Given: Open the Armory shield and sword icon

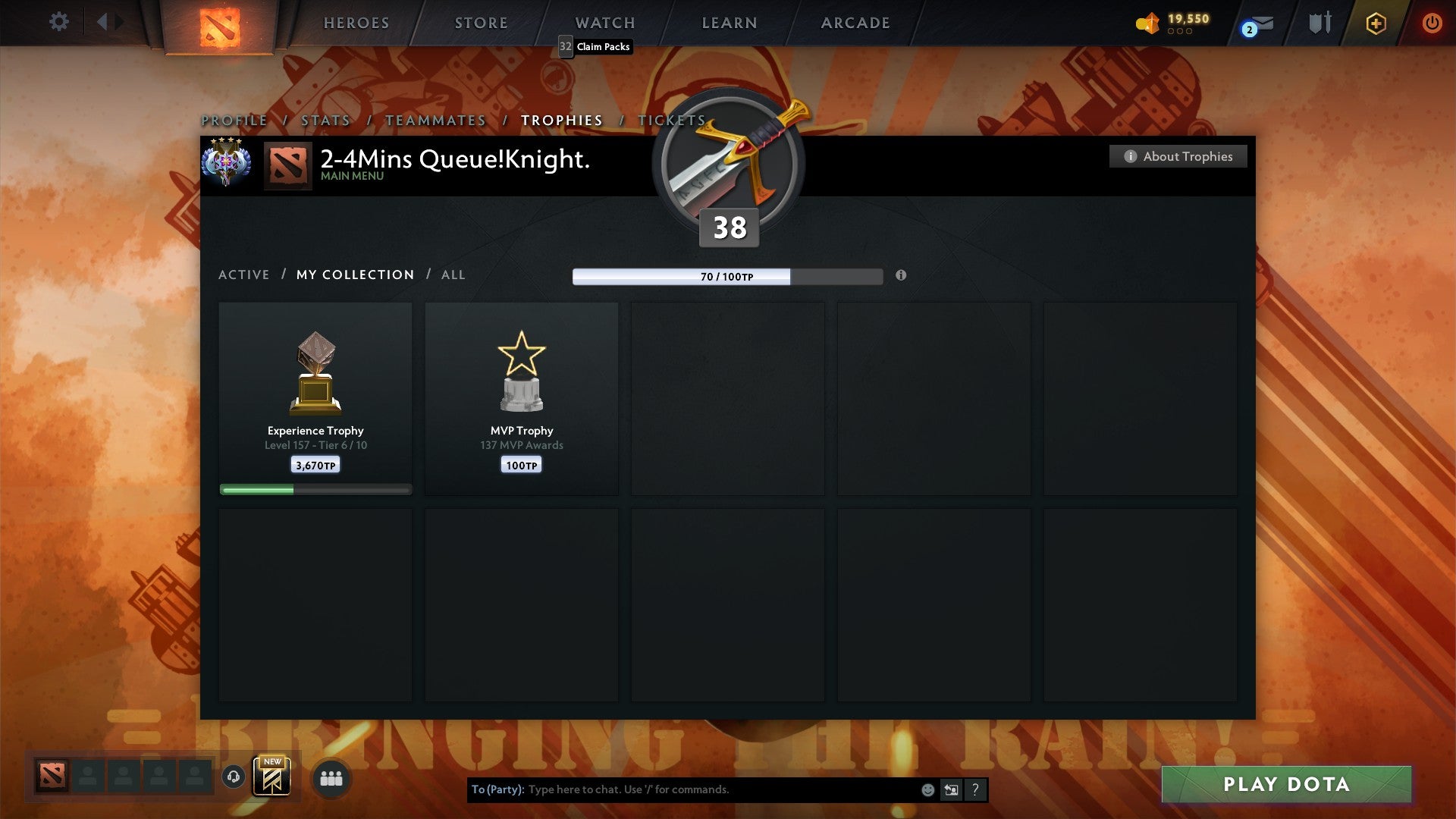Looking at the screenshot, I should pos(1319,23).
